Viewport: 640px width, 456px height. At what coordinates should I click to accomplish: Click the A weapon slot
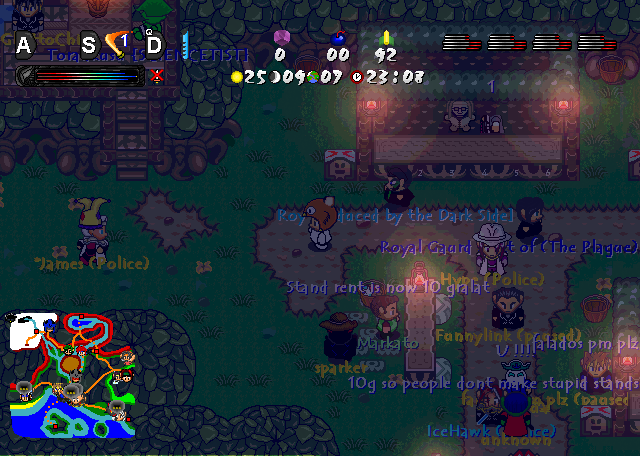point(24,44)
